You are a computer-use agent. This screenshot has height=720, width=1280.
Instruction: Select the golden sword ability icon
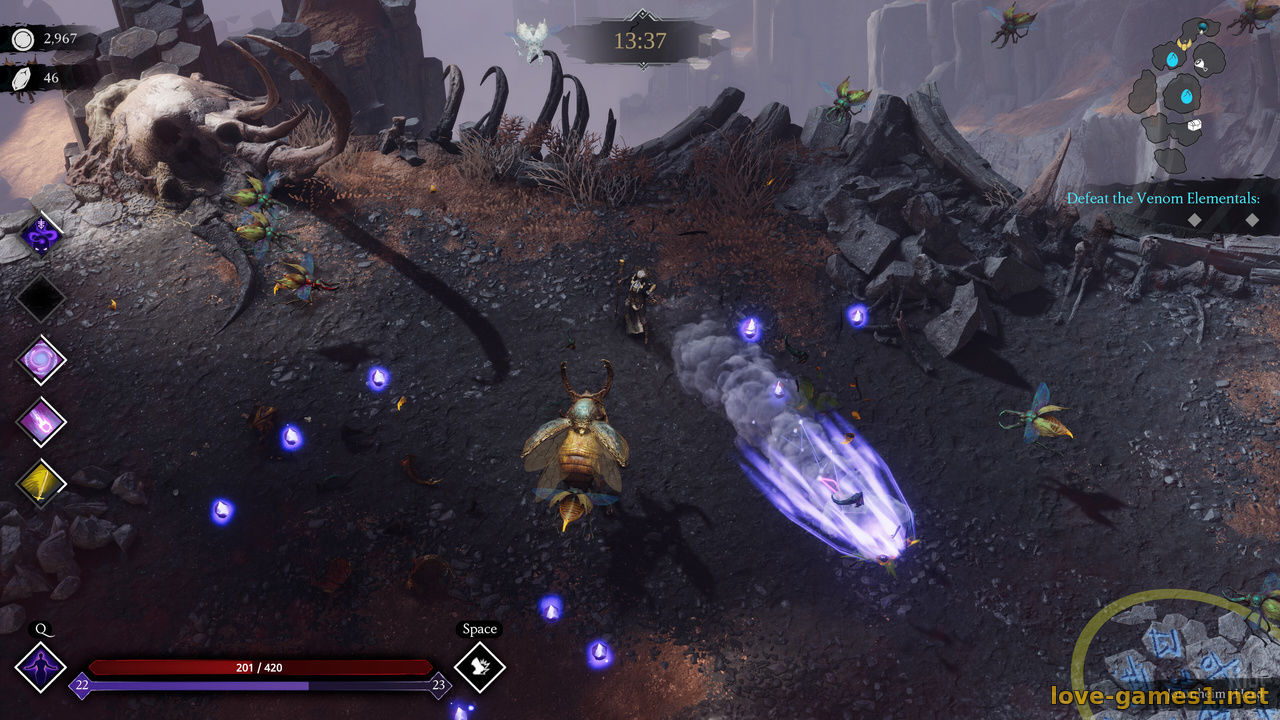[x=41, y=483]
